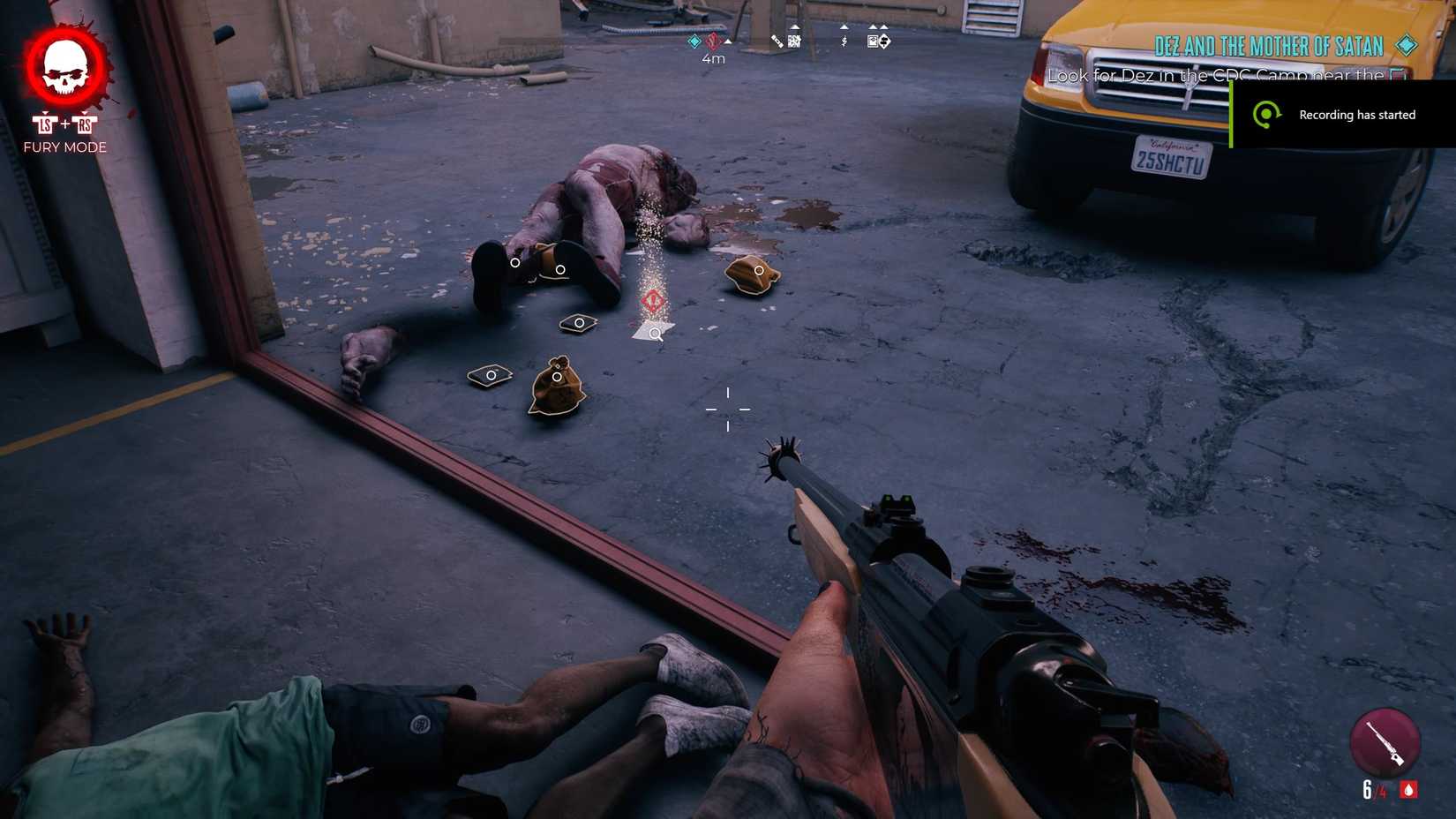Toggle the pickup circle on the boots

516,263
